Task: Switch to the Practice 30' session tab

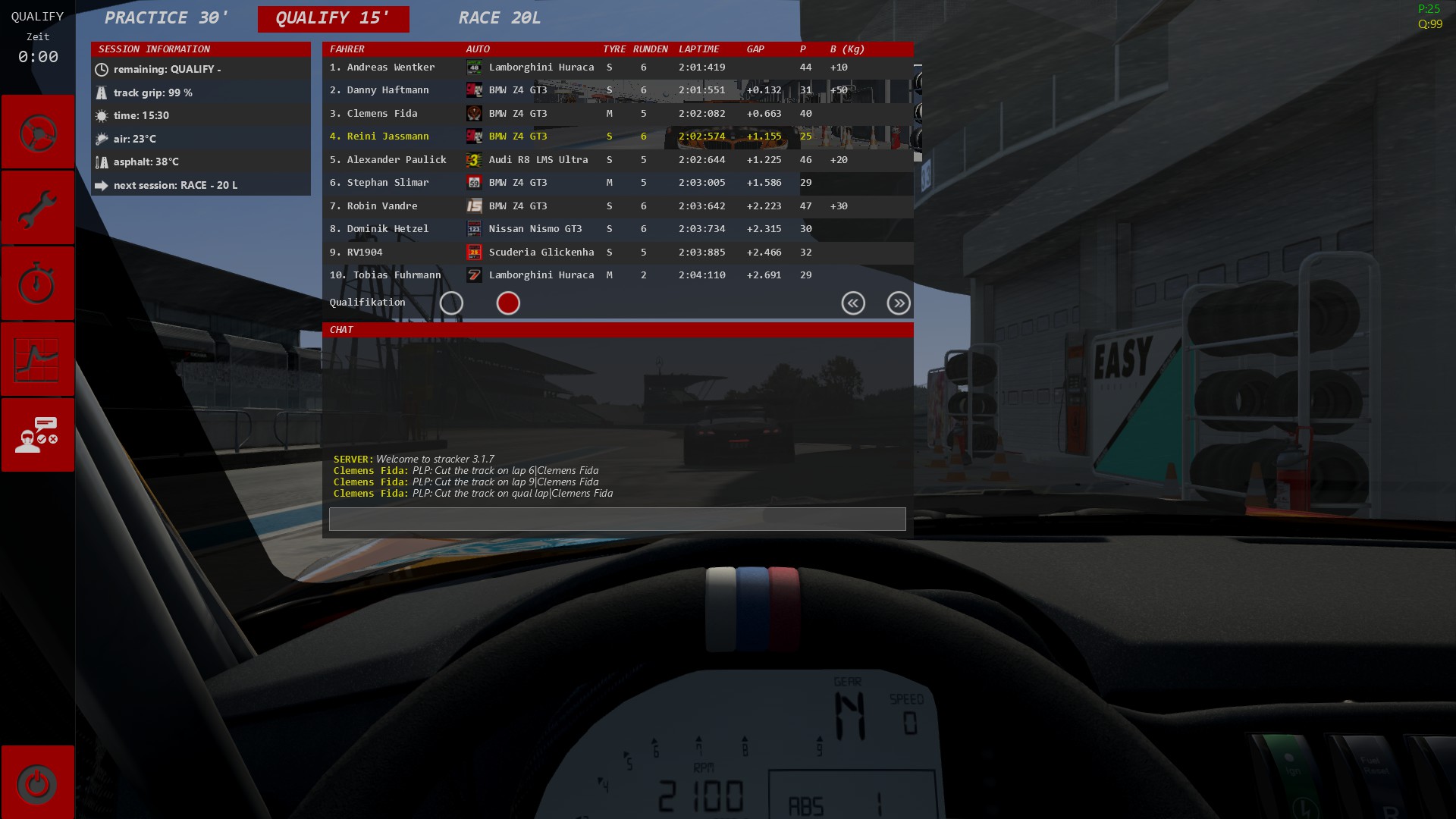Action: 166,18
